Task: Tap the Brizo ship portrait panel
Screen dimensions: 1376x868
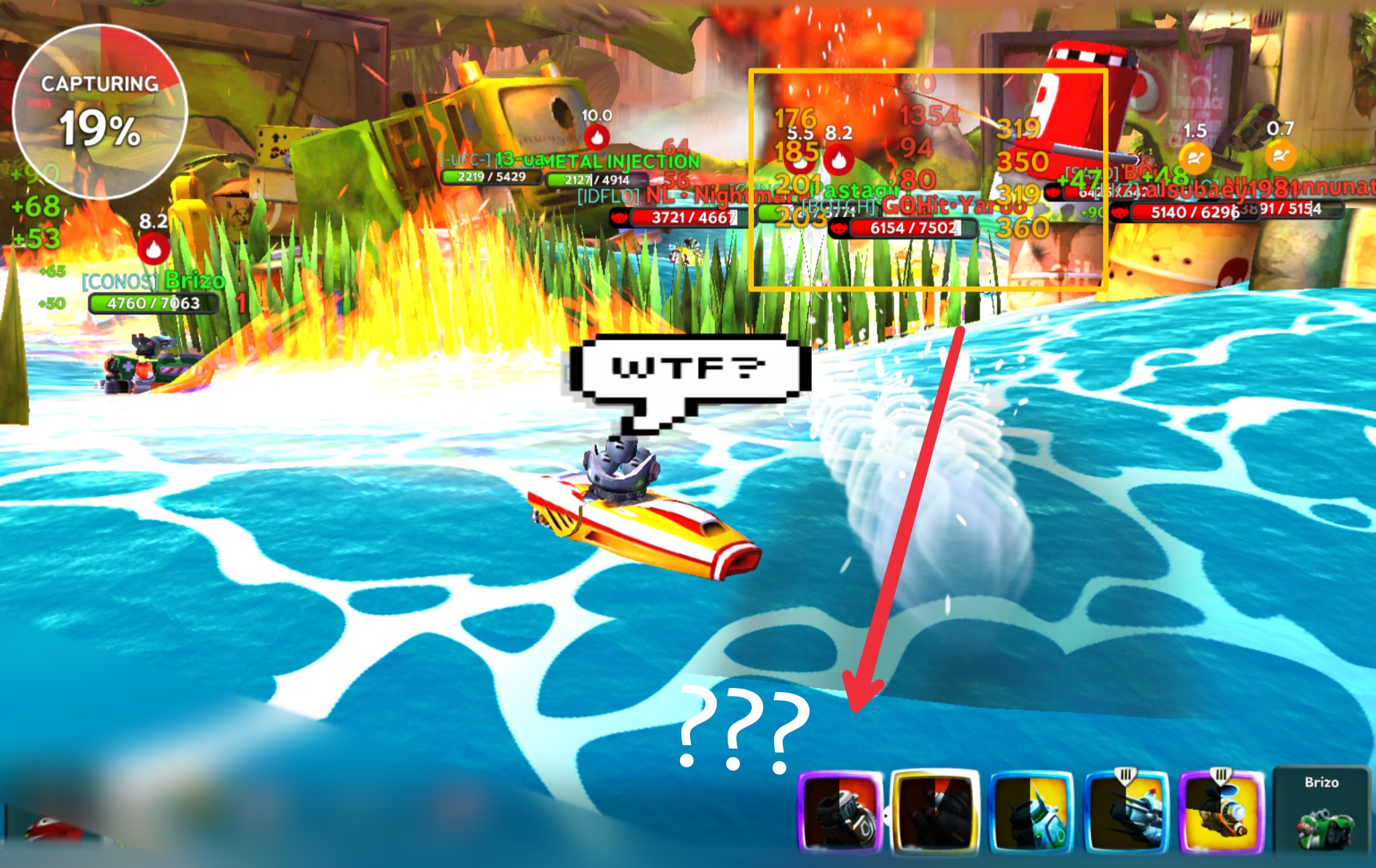Action: click(1321, 813)
